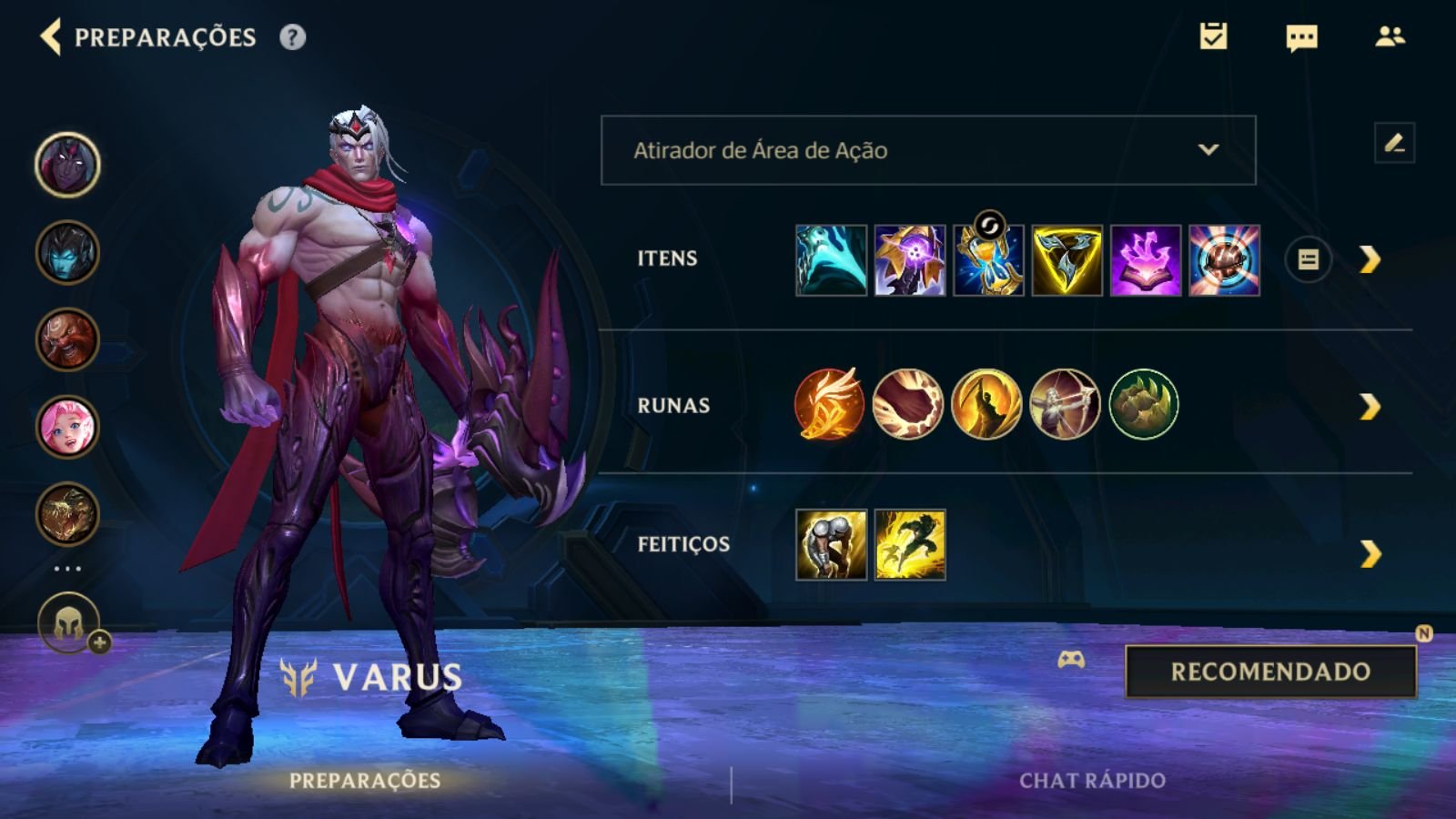
Task: Open the chat speech bubble
Action: tap(1301, 37)
